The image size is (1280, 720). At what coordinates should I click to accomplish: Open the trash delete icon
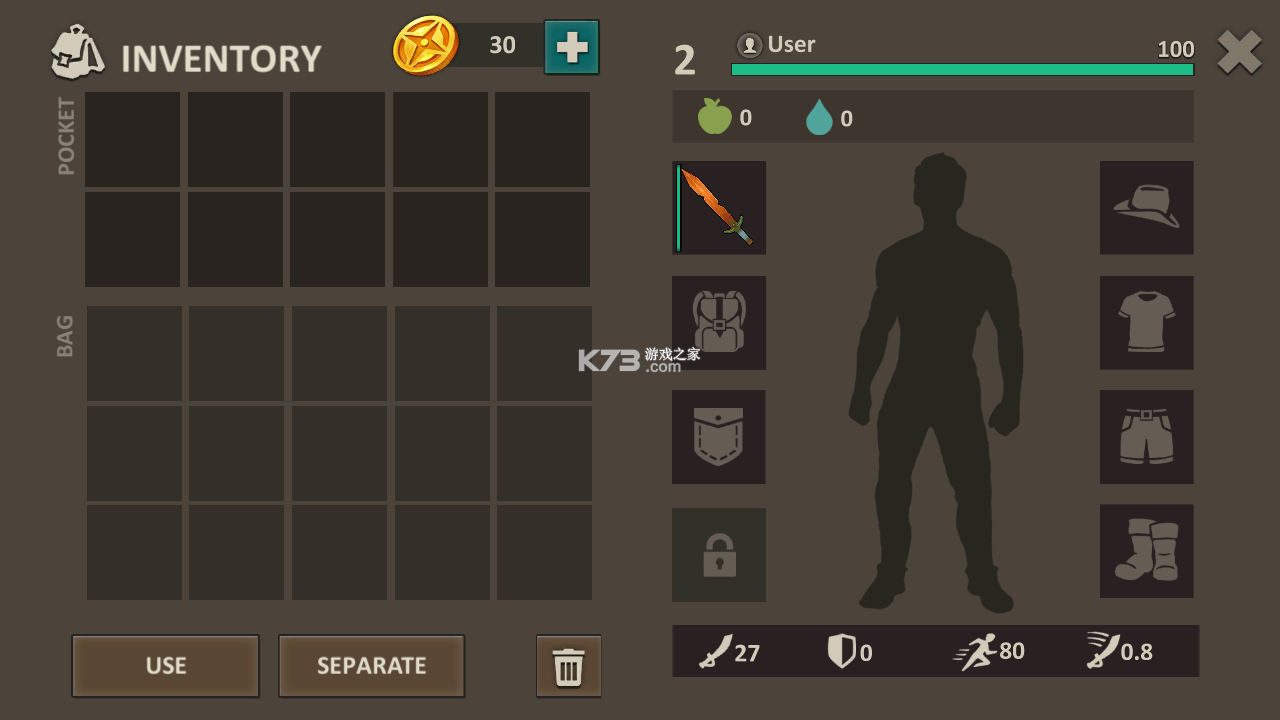pos(568,666)
